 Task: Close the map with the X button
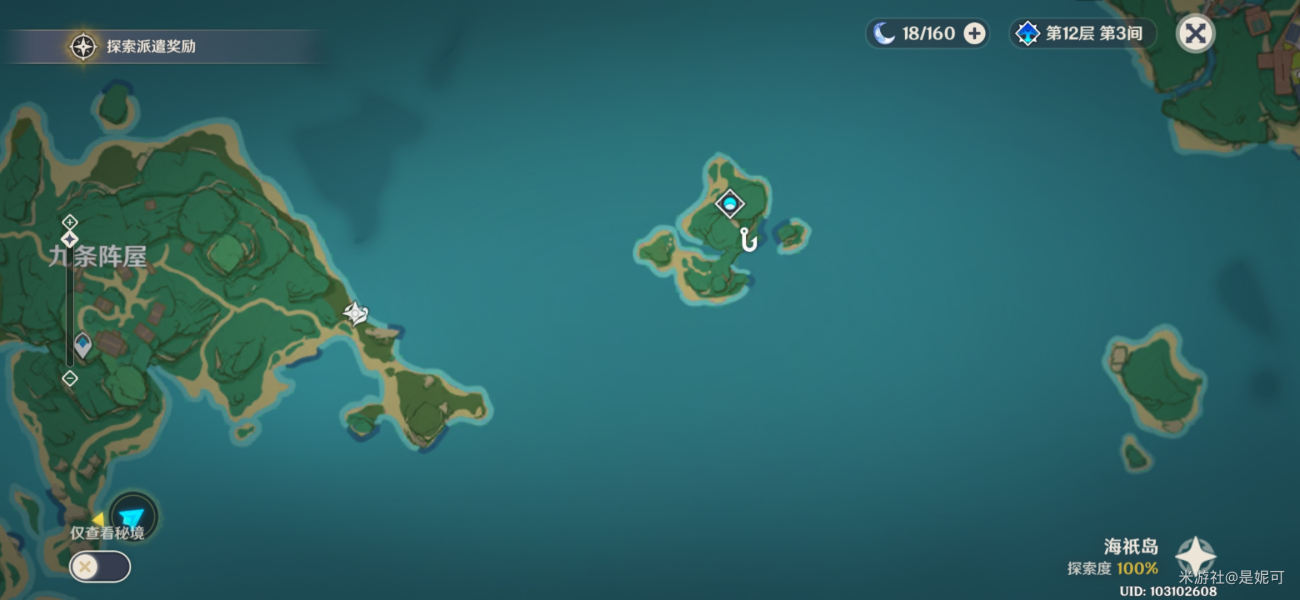click(x=1195, y=34)
